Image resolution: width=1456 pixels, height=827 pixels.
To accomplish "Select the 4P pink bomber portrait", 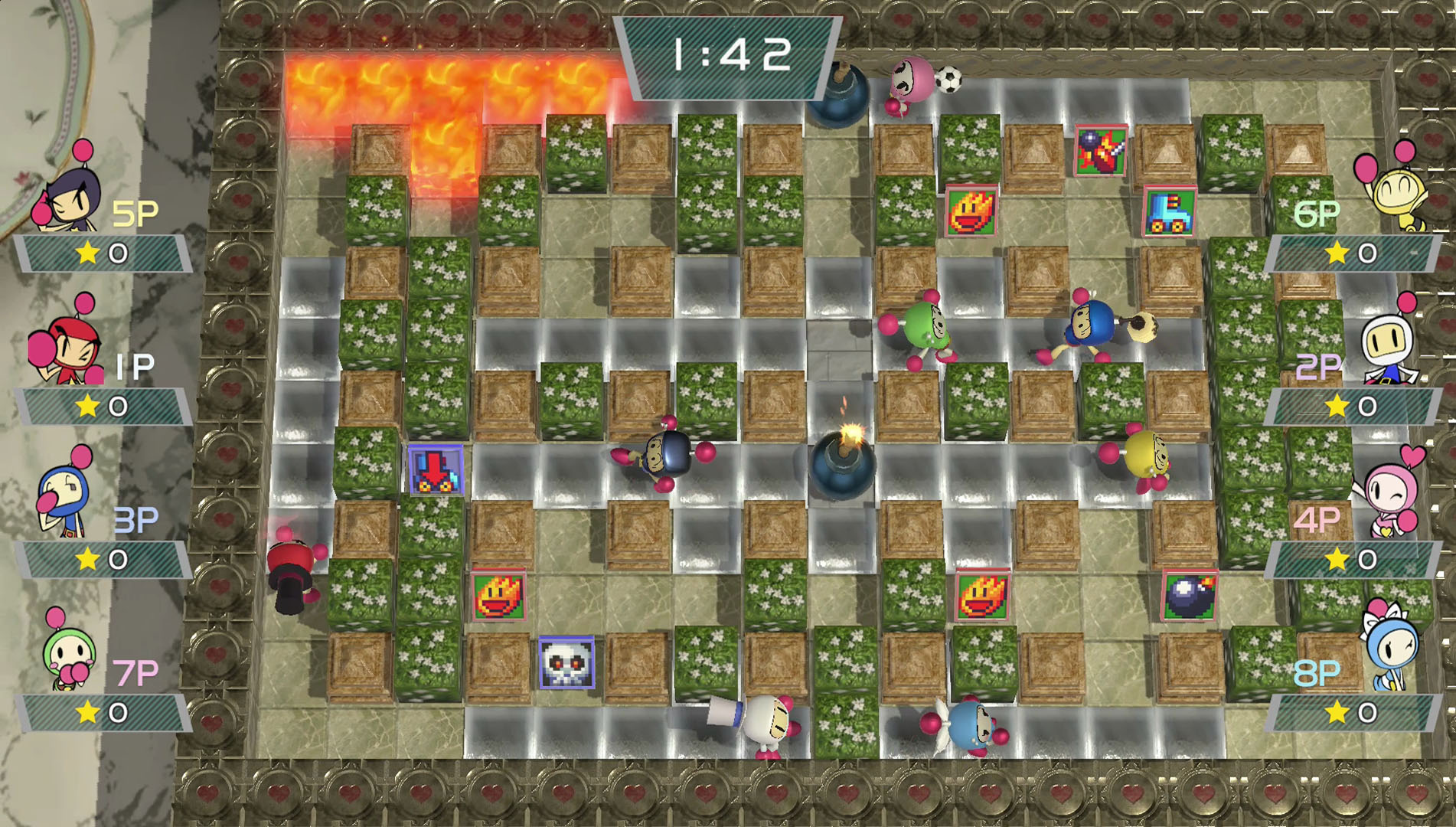I will click(x=1389, y=490).
